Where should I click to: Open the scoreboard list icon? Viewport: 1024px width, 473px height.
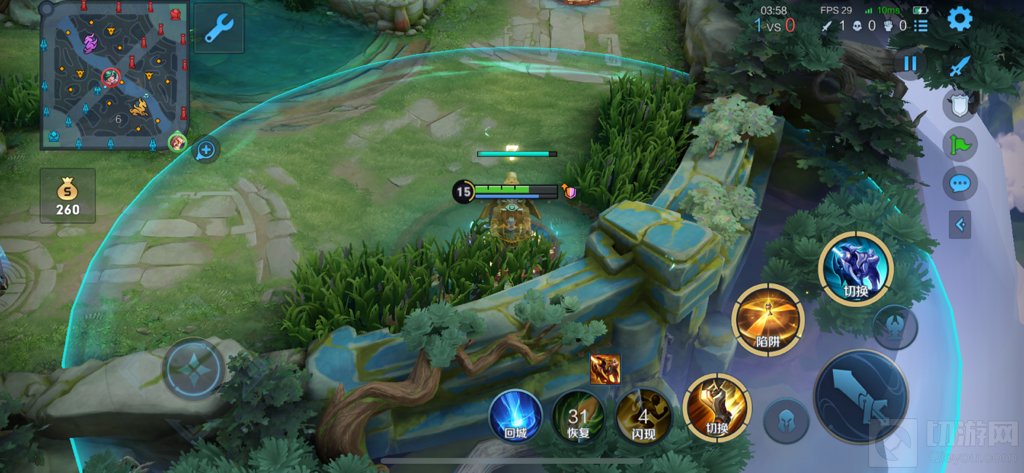[920, 25]
